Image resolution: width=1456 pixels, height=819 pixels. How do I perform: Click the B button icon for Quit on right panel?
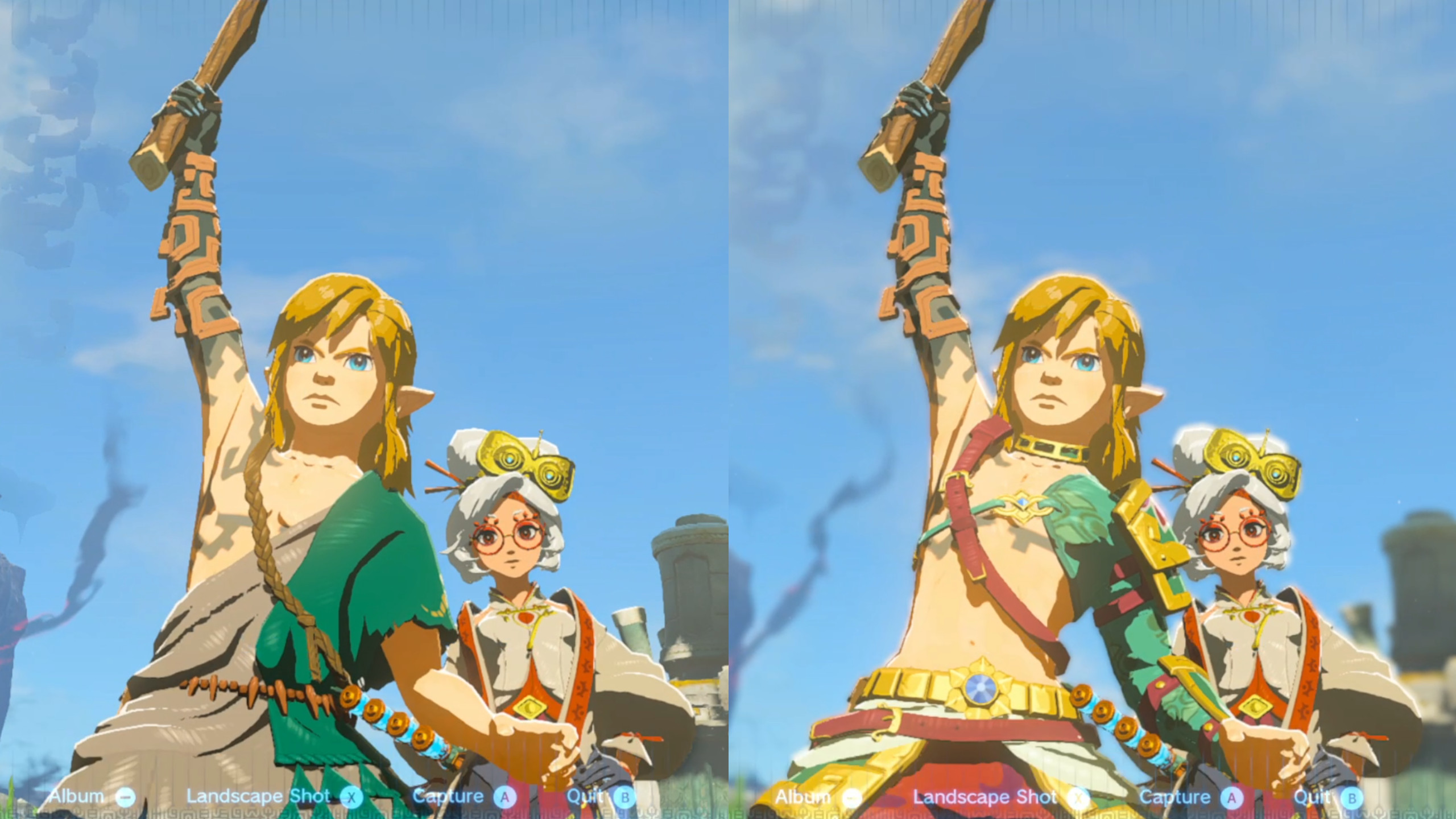point(1352,796)
